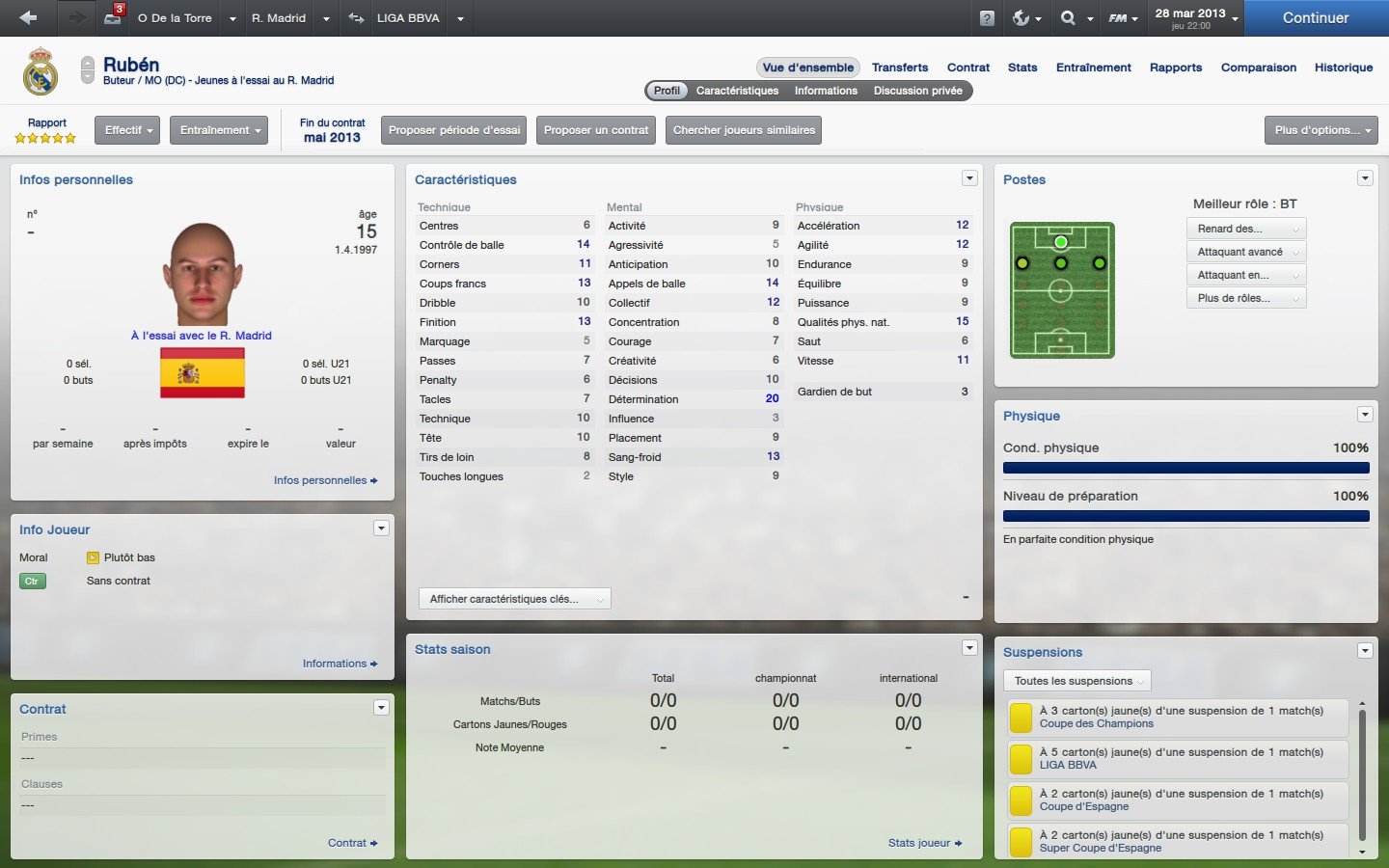Open the 'Afficher caractéristiques clés' dropdown
Viewport: 1389px width, 868px height.
513,598
